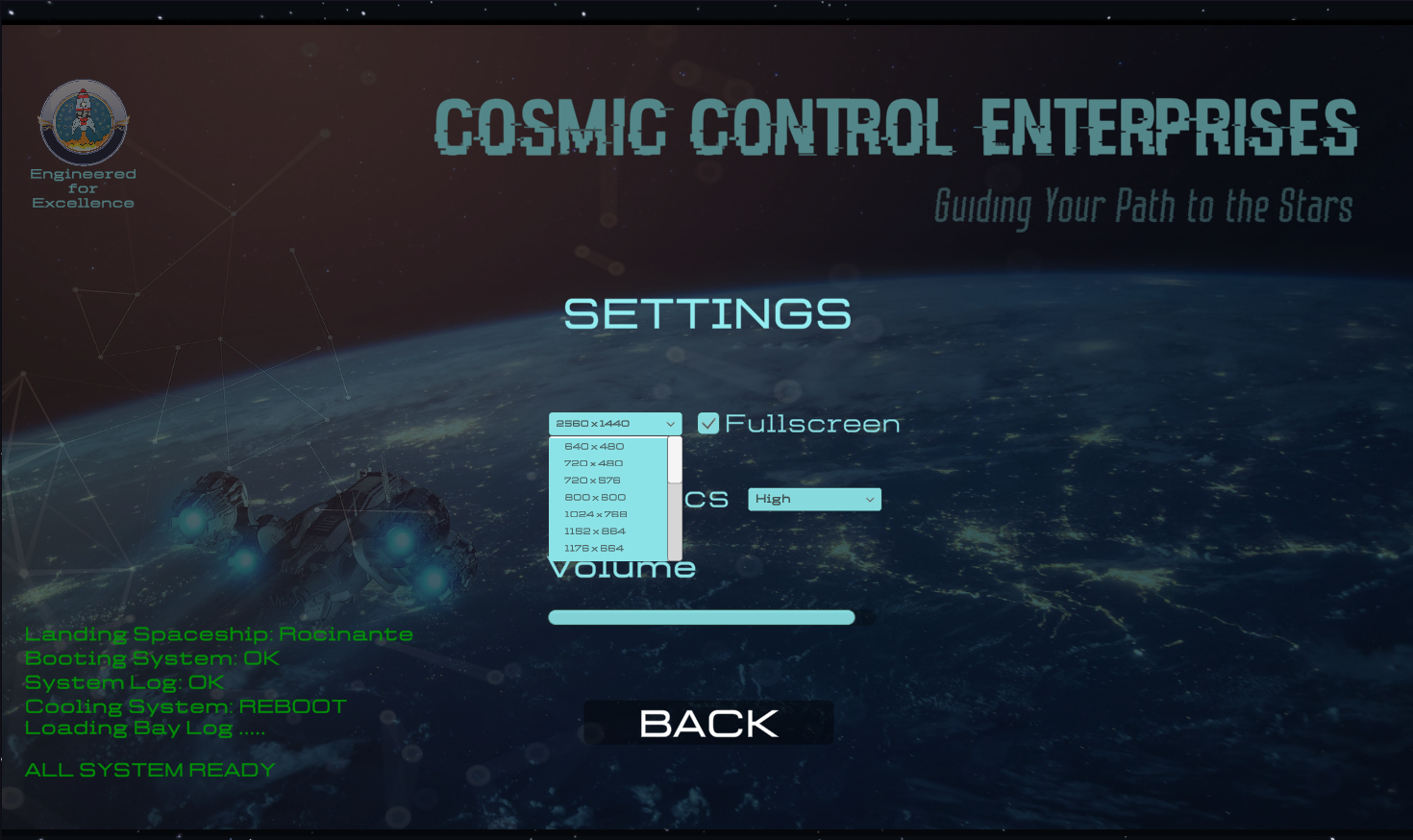This screenshot has height=840, width=1413.
Task: Click the resolution list scrollbar handle
Action: [675, 460]
